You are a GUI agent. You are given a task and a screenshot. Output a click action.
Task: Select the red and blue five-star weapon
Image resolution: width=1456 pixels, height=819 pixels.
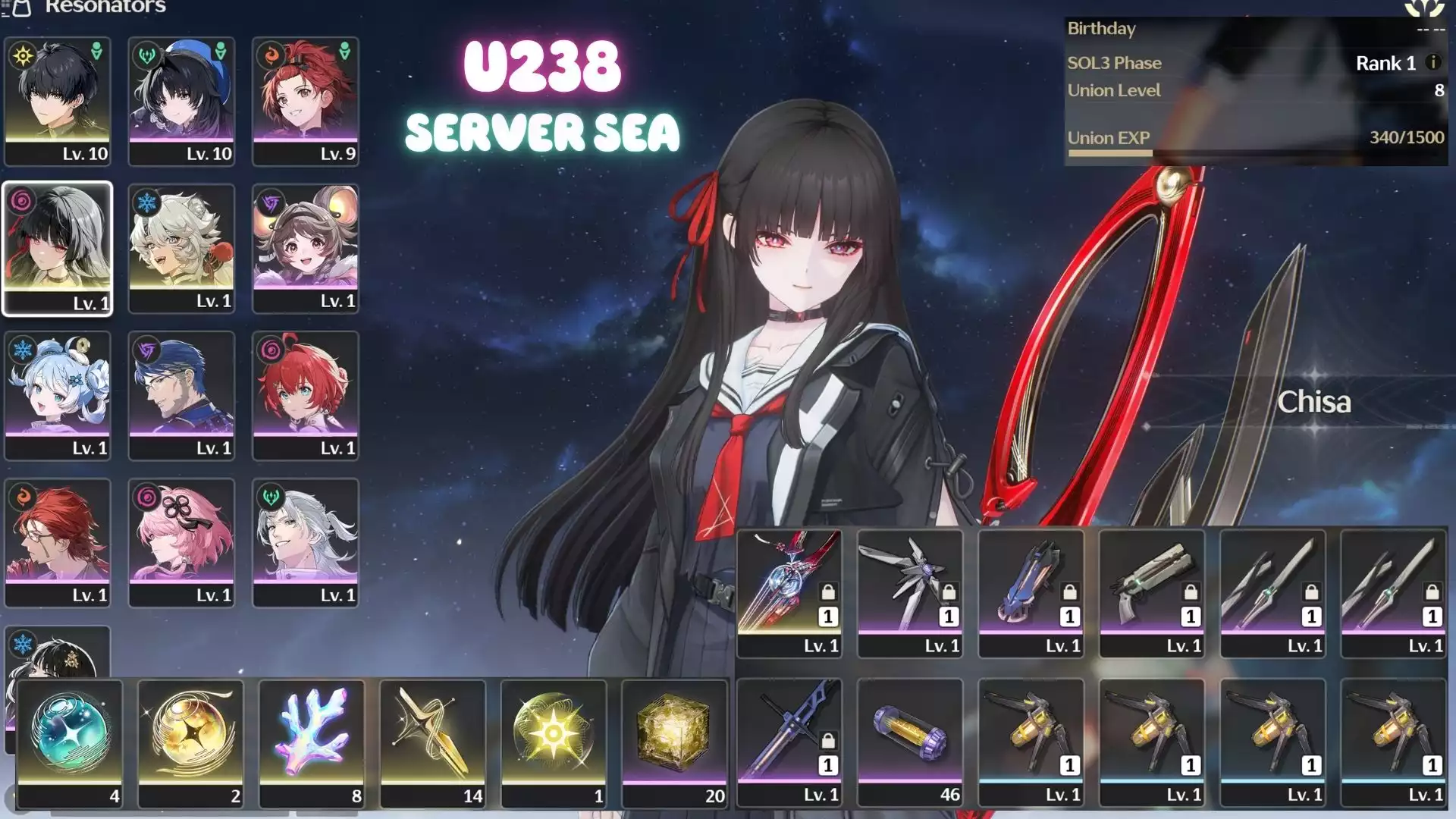(x=789, y=593)
